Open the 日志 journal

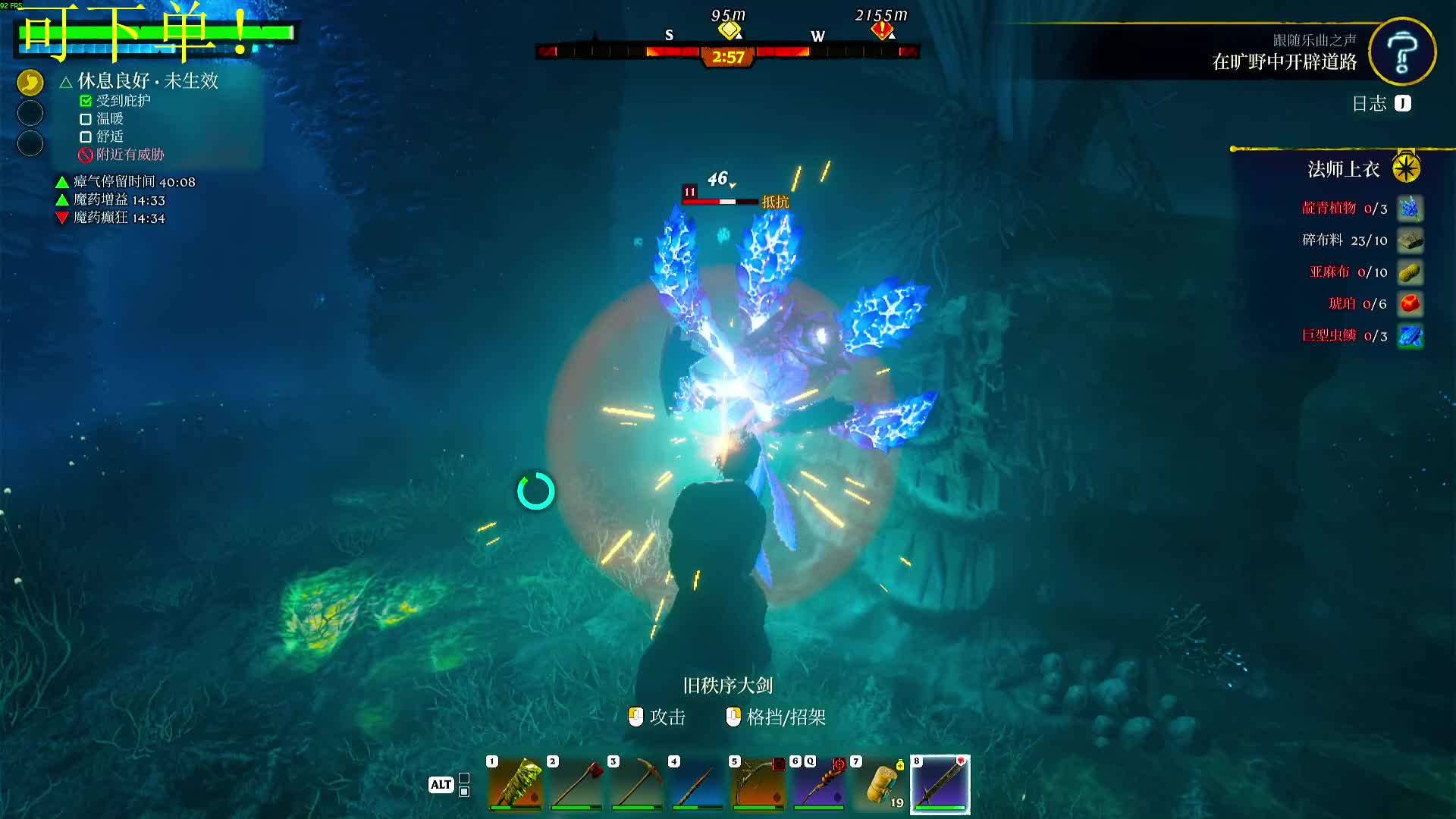point(1381,104)
